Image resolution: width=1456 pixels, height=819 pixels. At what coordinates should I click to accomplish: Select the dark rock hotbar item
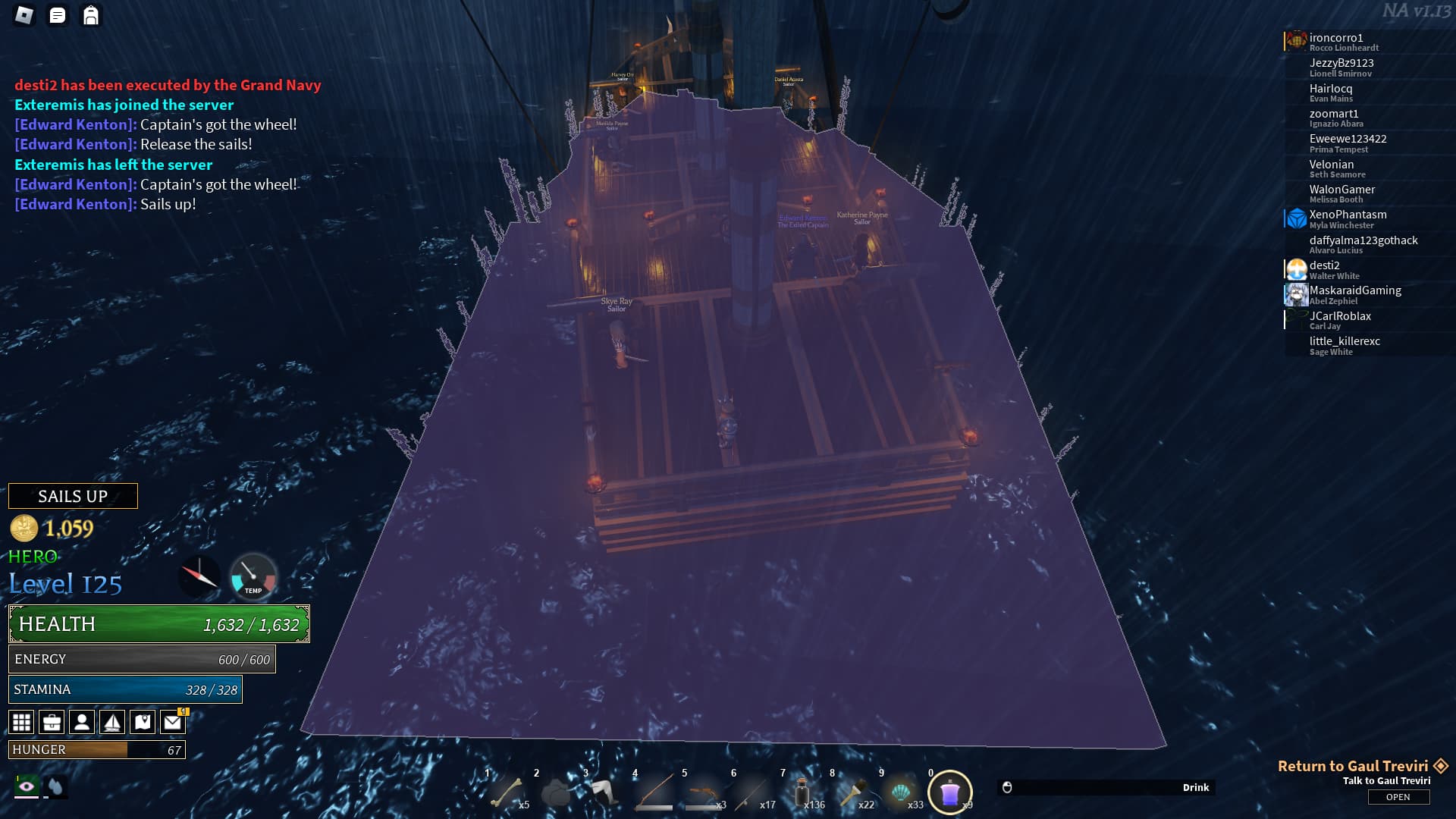pos(556,793)
